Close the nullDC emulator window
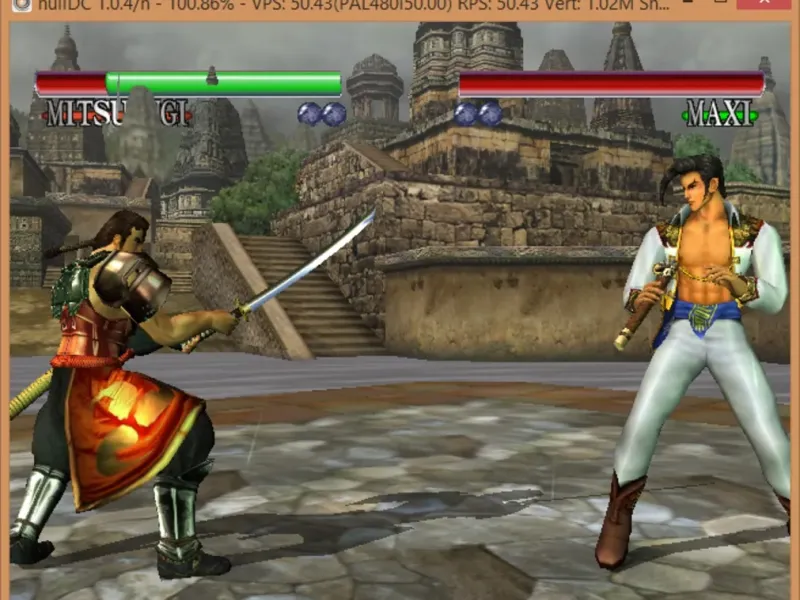Image resolution: width=800 pixels, height=600 pixels. [767, 5]
